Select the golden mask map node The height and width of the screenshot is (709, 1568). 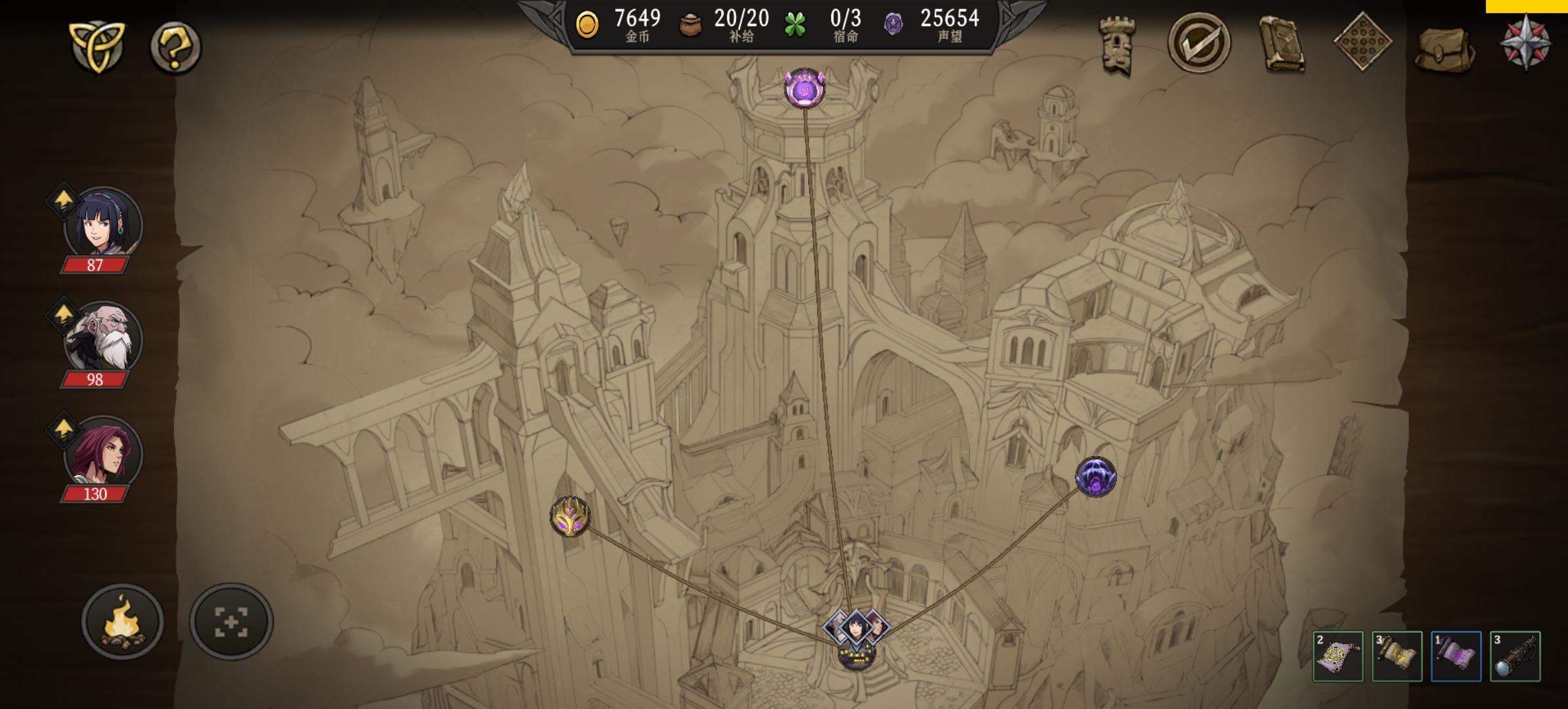click(x=569, y=516)
